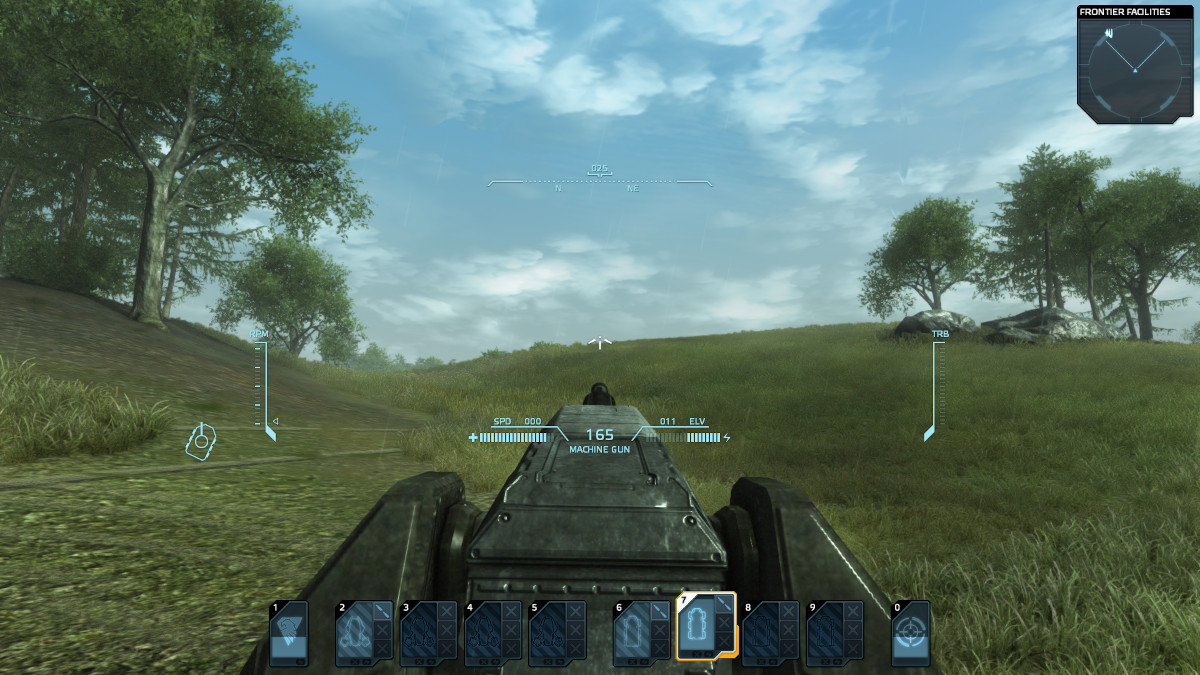Click the vehicle waypoint marker icon
Image resolution: width=1200 pixels, height=675 pixels.
click(x=202, y=439)
